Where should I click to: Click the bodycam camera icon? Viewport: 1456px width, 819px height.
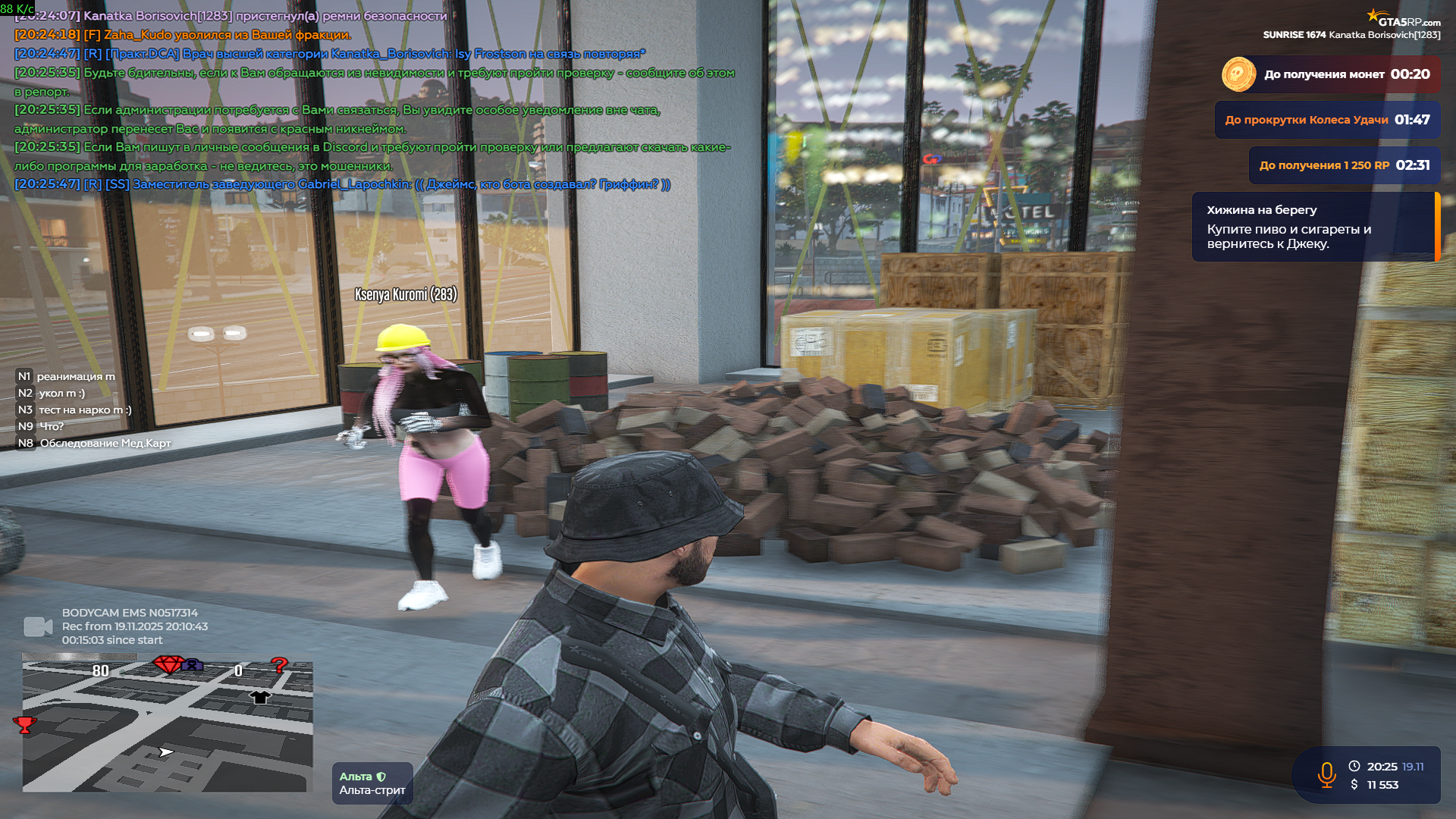click(38, 626)
